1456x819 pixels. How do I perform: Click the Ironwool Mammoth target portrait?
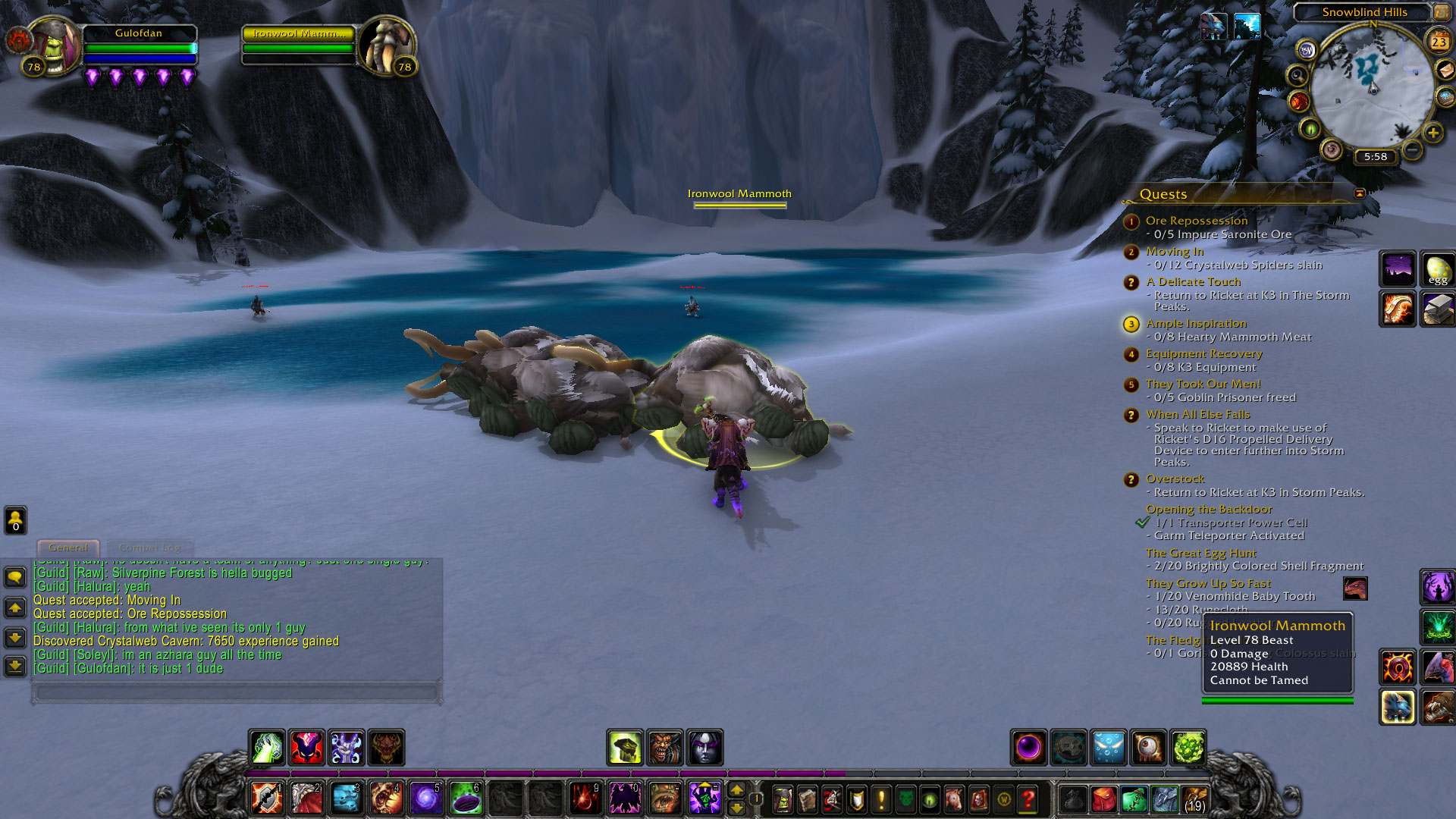pyautogui.click(x=387, y=47)
